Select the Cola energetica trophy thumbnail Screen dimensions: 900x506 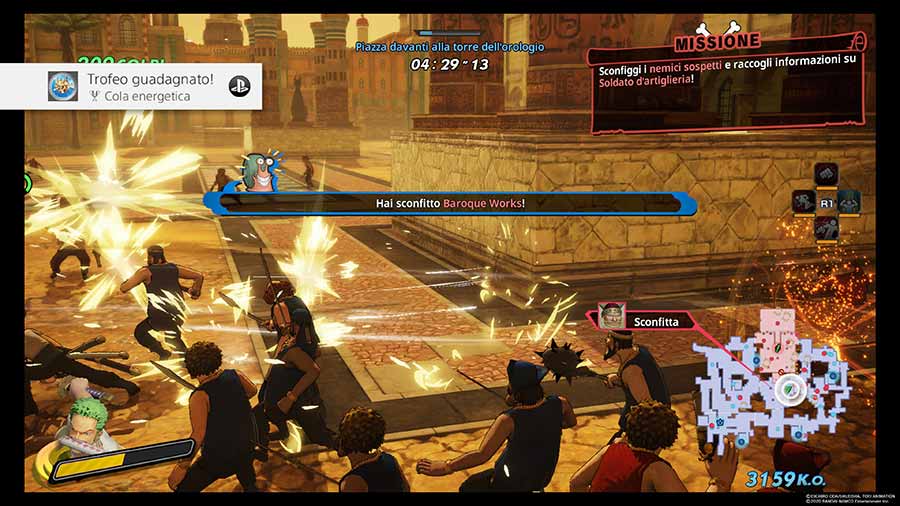click(63, 86)
